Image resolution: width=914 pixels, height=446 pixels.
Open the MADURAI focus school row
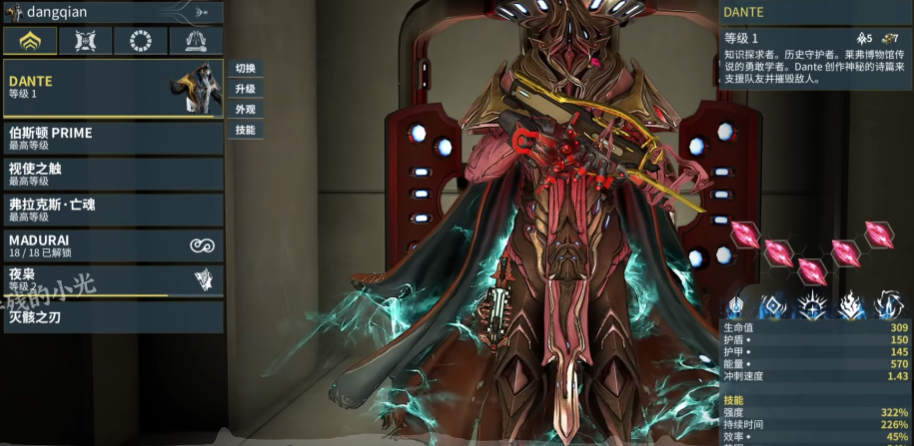(112, 246)
